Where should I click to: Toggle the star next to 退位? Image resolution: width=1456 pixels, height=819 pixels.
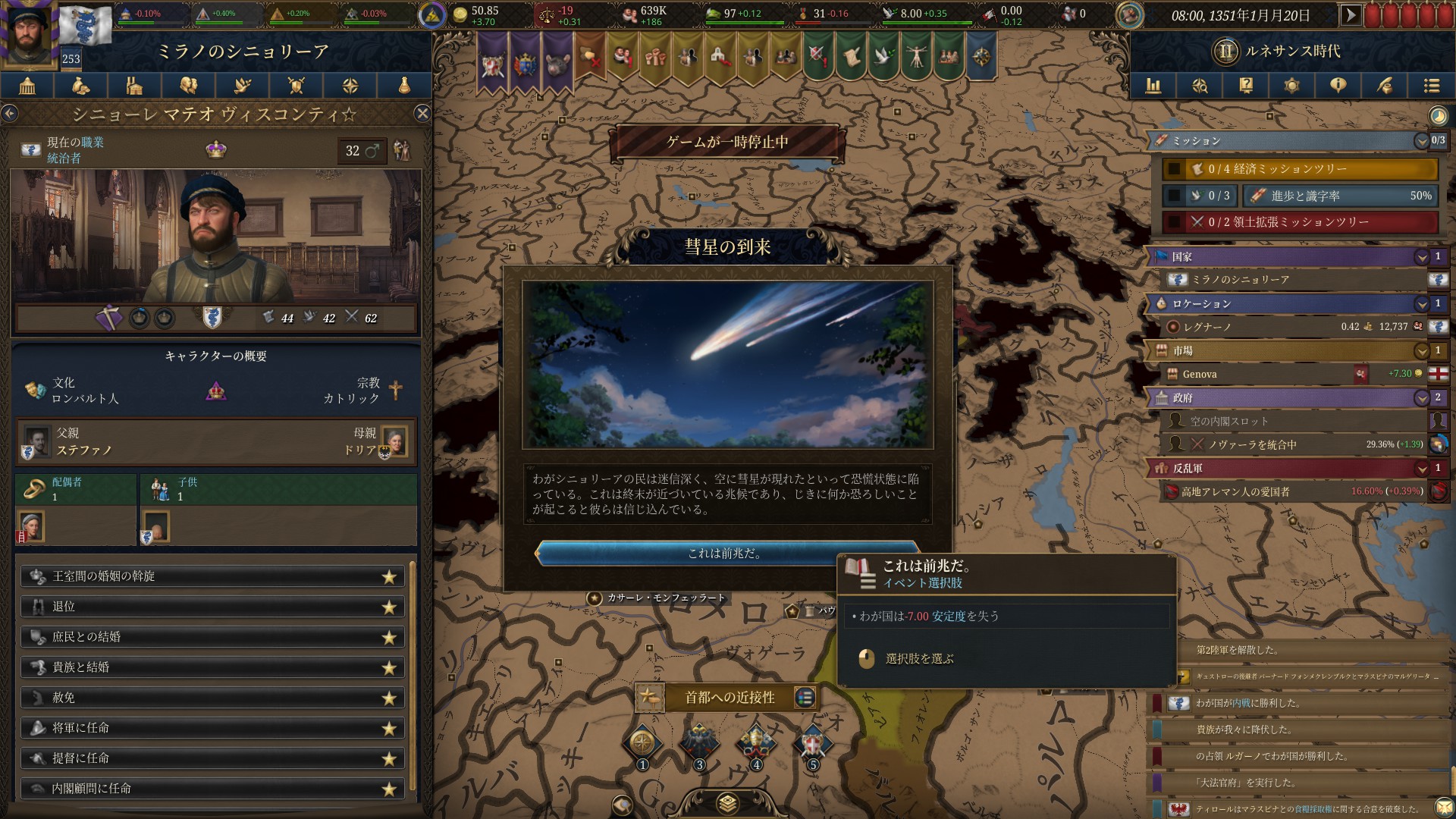pyautogui.click(x=390, y=607)
